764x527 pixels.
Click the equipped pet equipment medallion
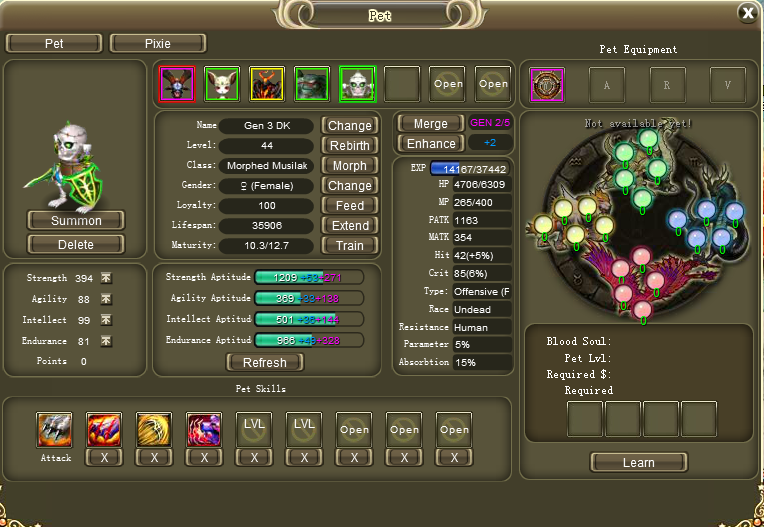(x=547, y=85)
